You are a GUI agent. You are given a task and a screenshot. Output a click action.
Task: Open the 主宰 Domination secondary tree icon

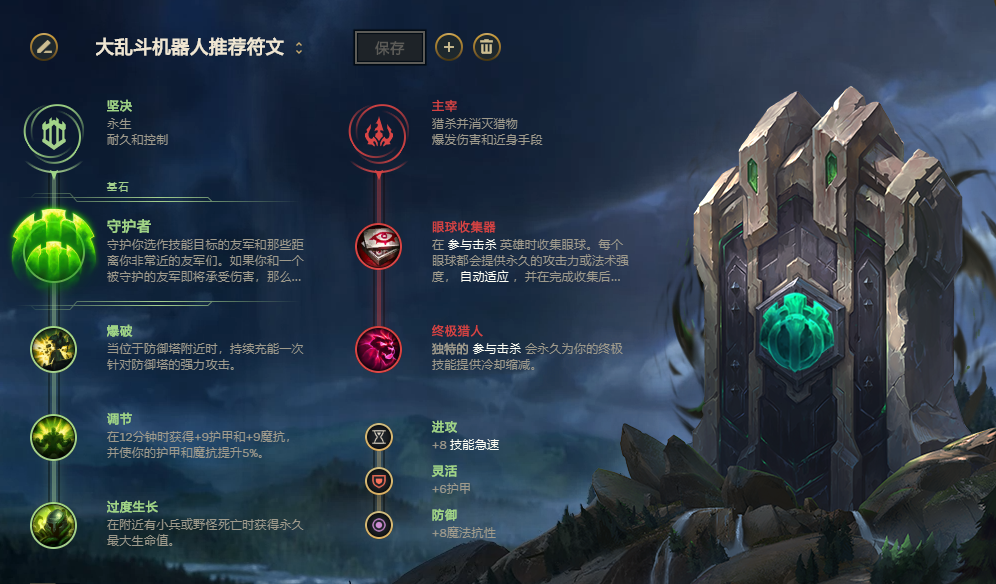click(x=378, y=131)
